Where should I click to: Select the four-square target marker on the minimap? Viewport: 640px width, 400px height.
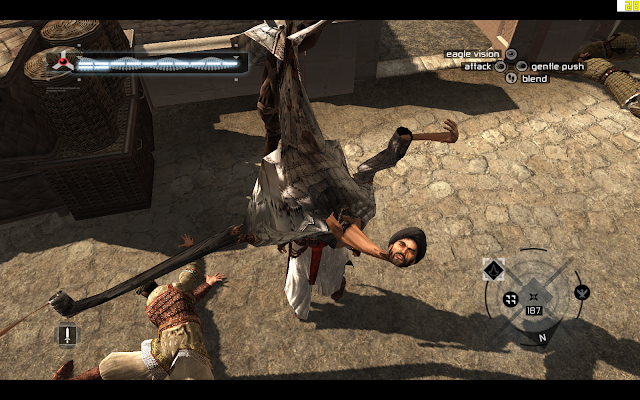[510, 298]
